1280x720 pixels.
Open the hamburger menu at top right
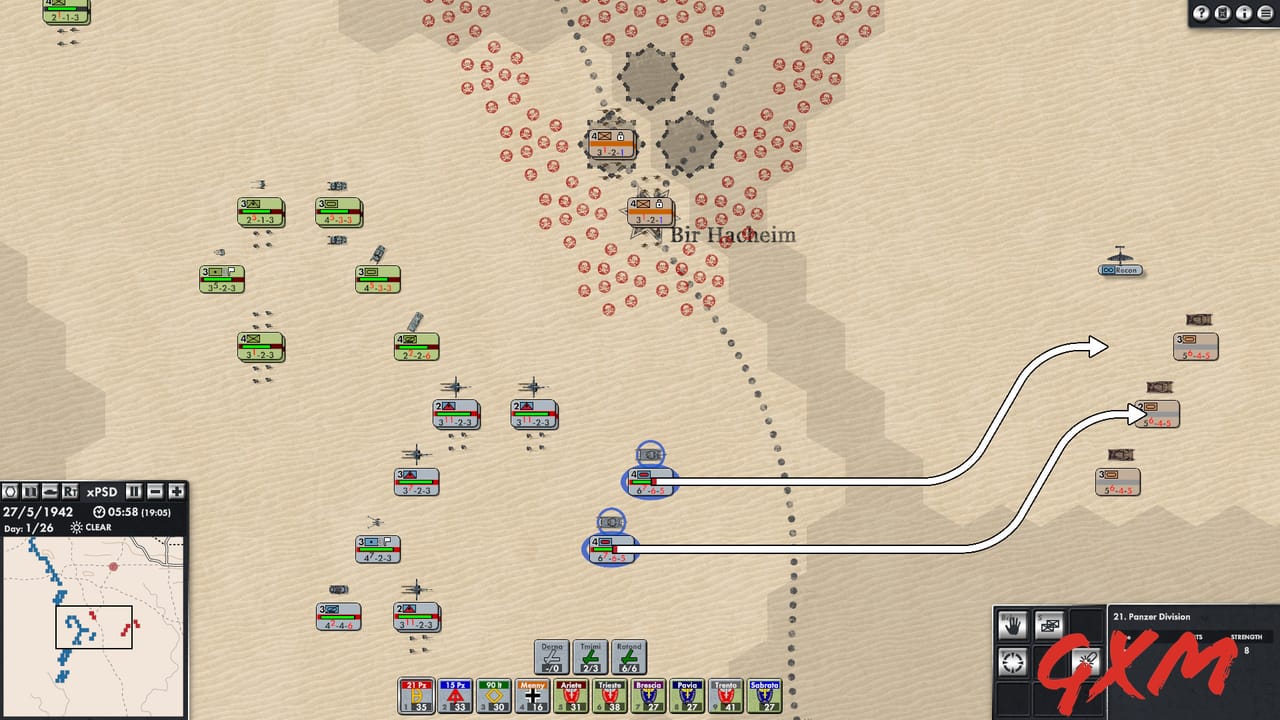click(x=1264, y=13)
